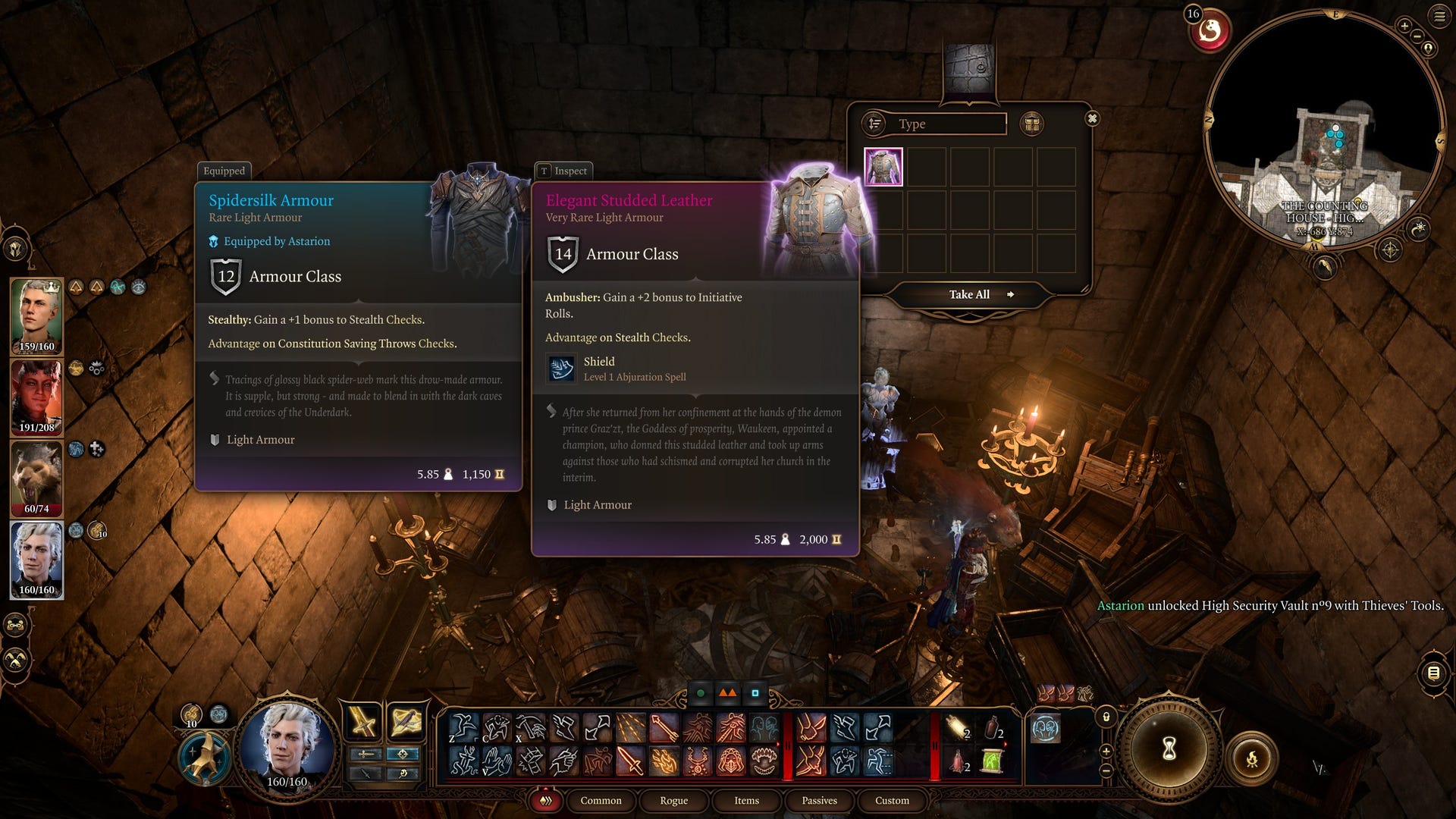Switch to the Custom hotbar tab

(892, 800)
